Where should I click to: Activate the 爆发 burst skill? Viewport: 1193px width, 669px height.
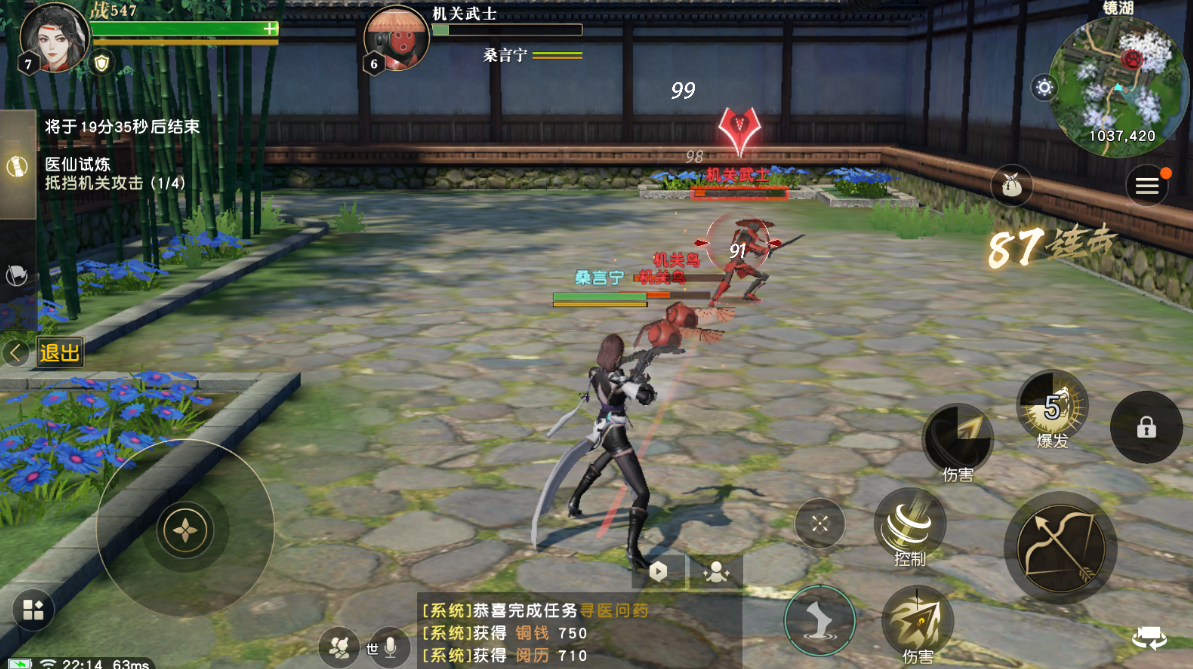pos(1052,407)
